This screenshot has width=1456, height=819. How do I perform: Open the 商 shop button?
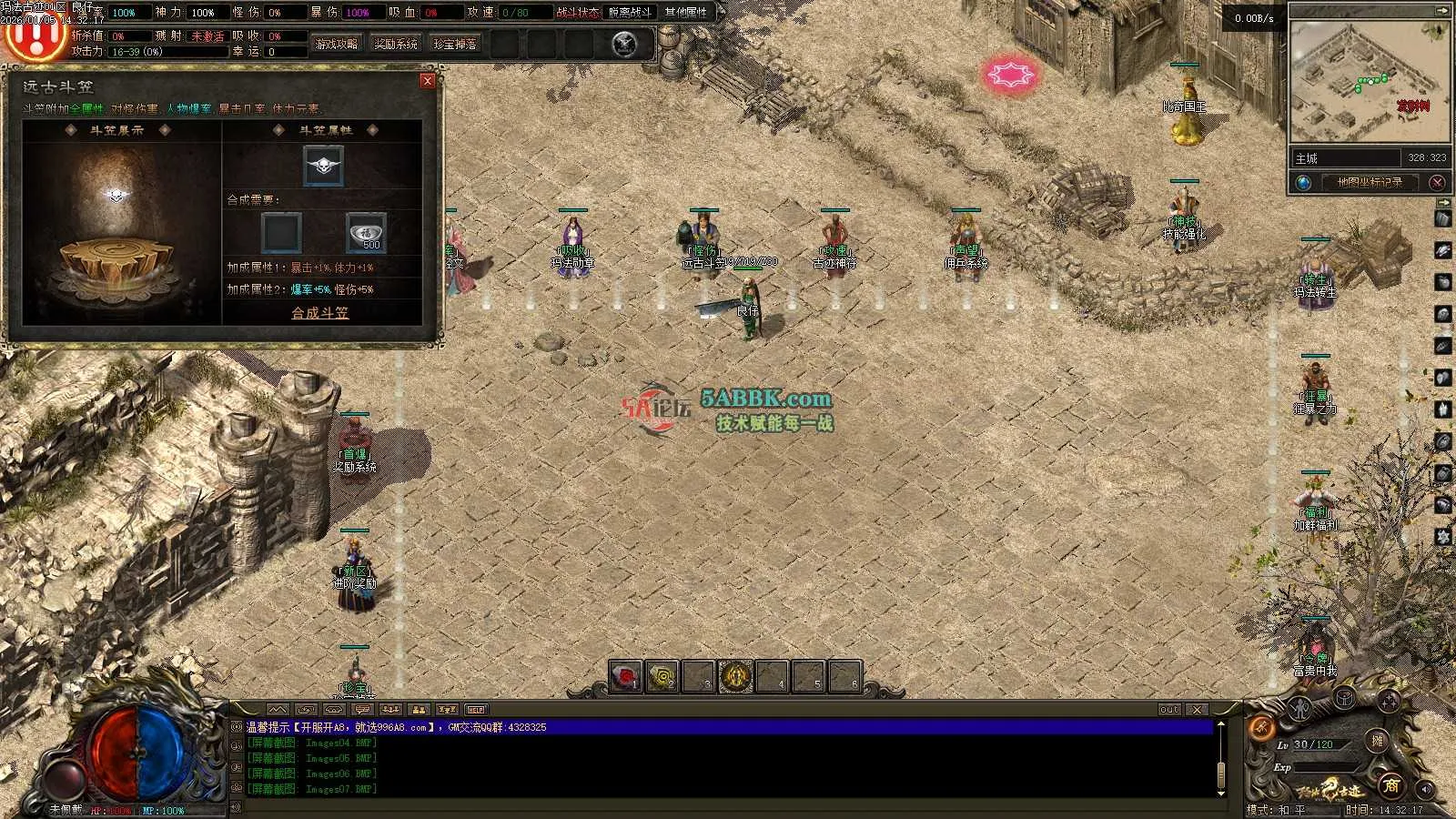1390,785
